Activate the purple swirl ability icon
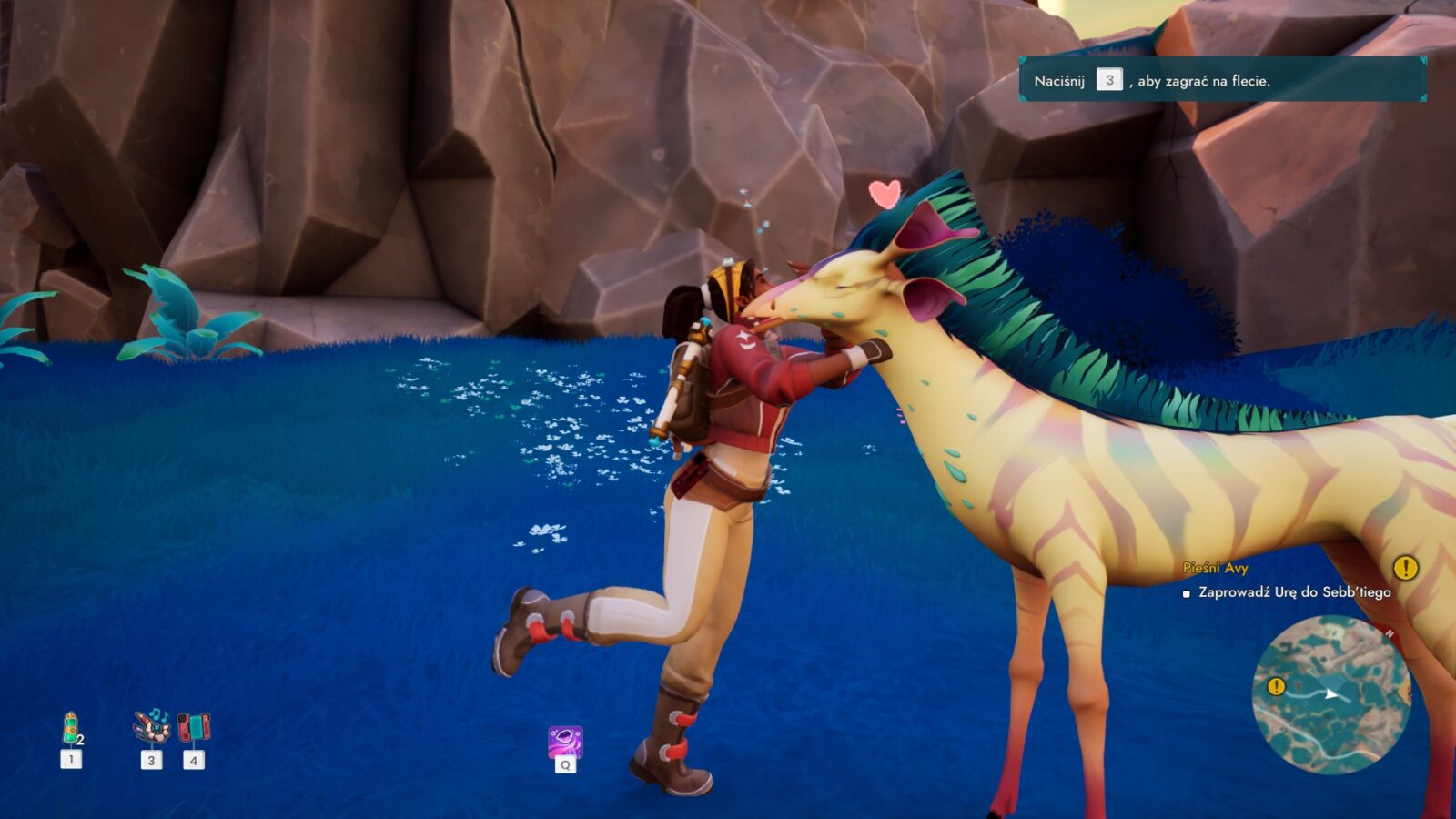This screenshot has height=819, width=1456. 565,743
